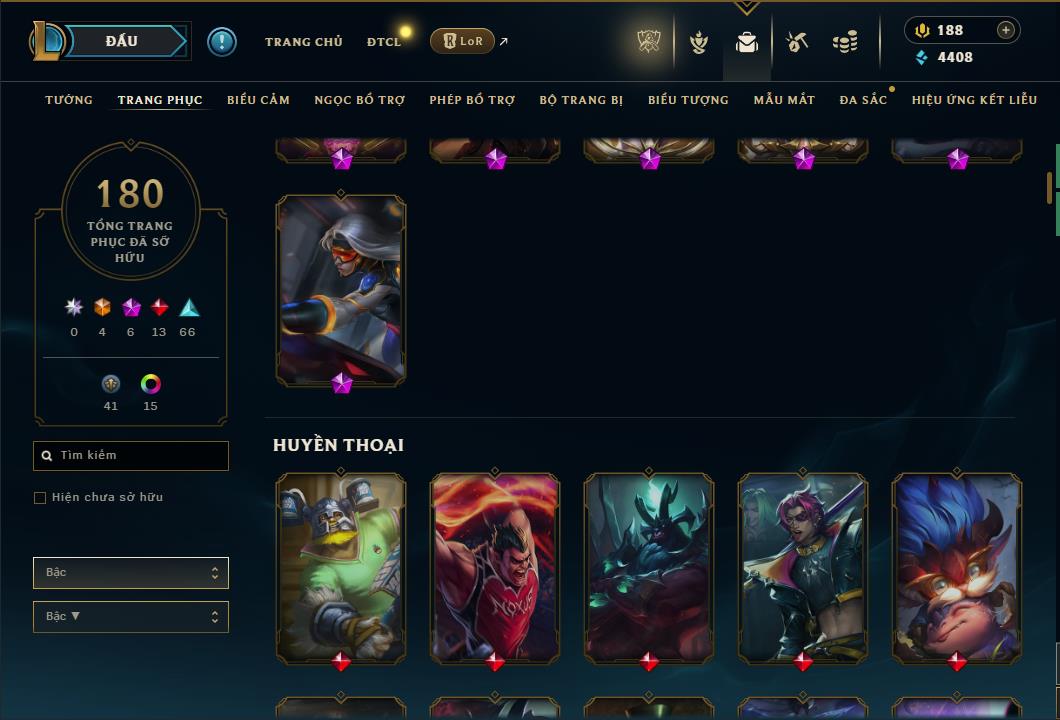Screen dimensions: 1060x720
Task: Switch to the BIỂU CẢM tab
Action: [258, 100]
